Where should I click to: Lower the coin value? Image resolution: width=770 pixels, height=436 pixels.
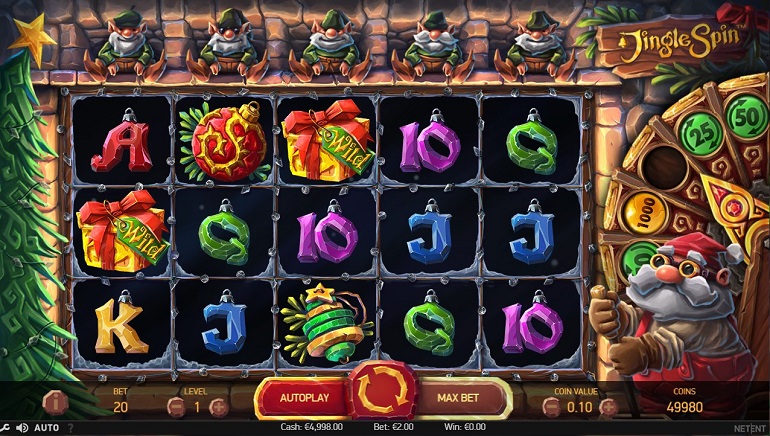pos(552,407)
